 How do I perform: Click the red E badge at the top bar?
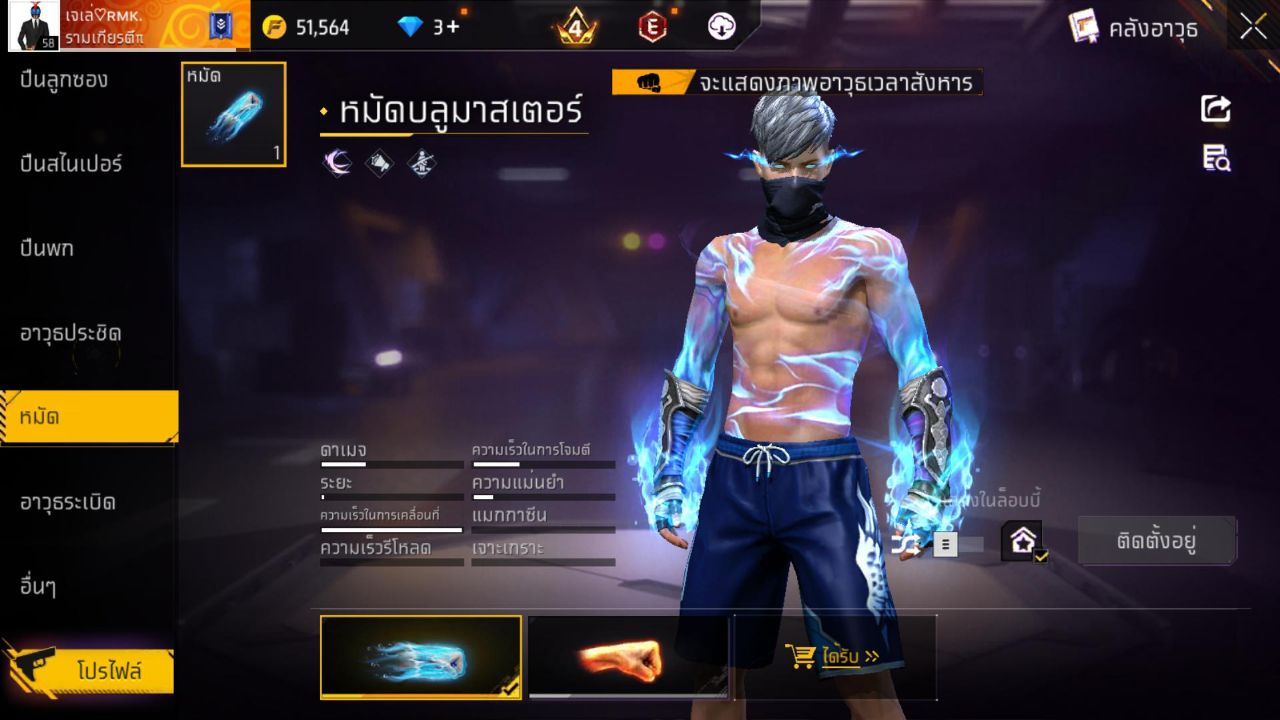click(x=653, y=27)
